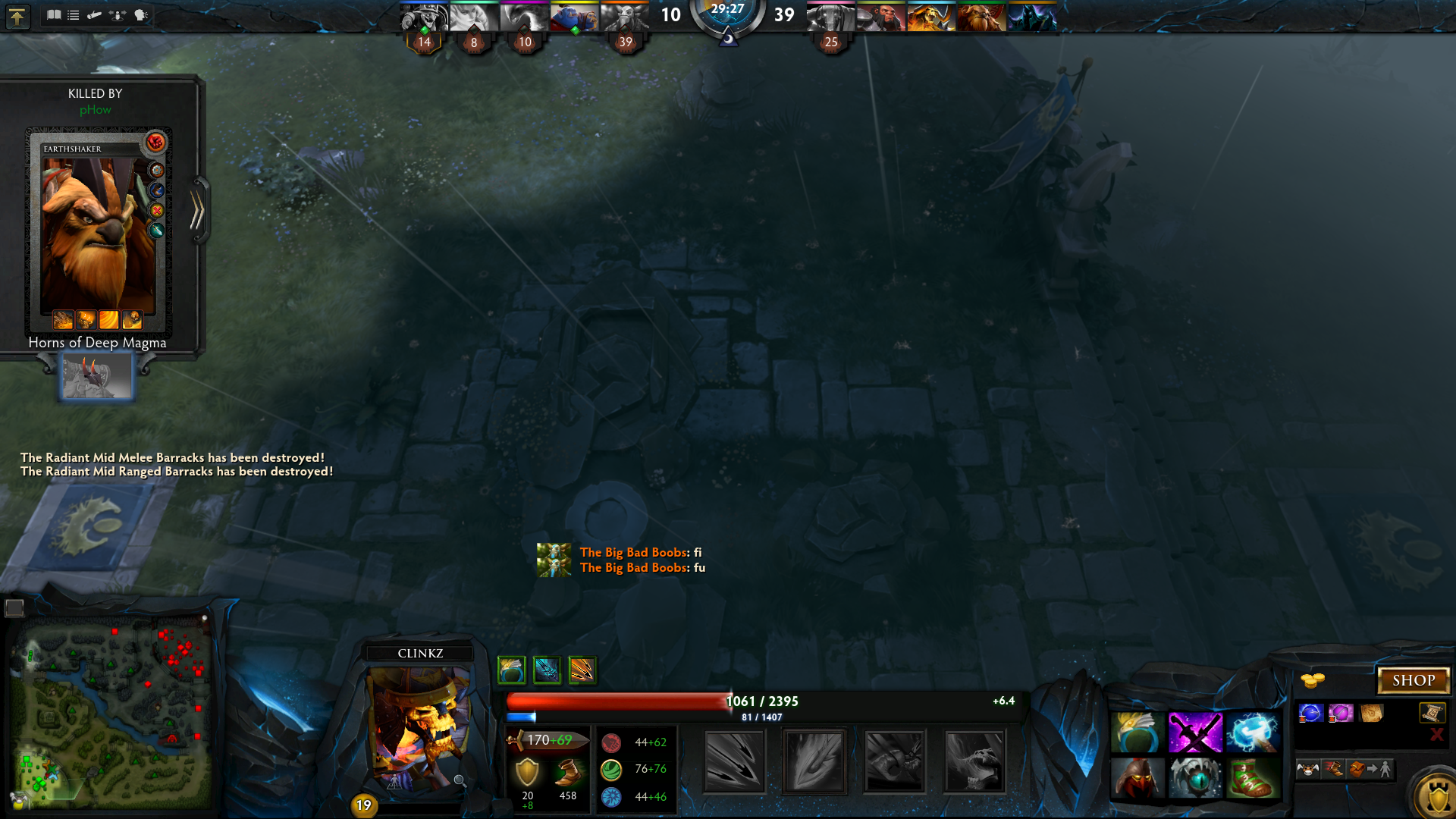Image resolution: width=1456 pixels, height=819 pixels.
Task: Open the SHOP with the labeled button
Action: 1415,680
